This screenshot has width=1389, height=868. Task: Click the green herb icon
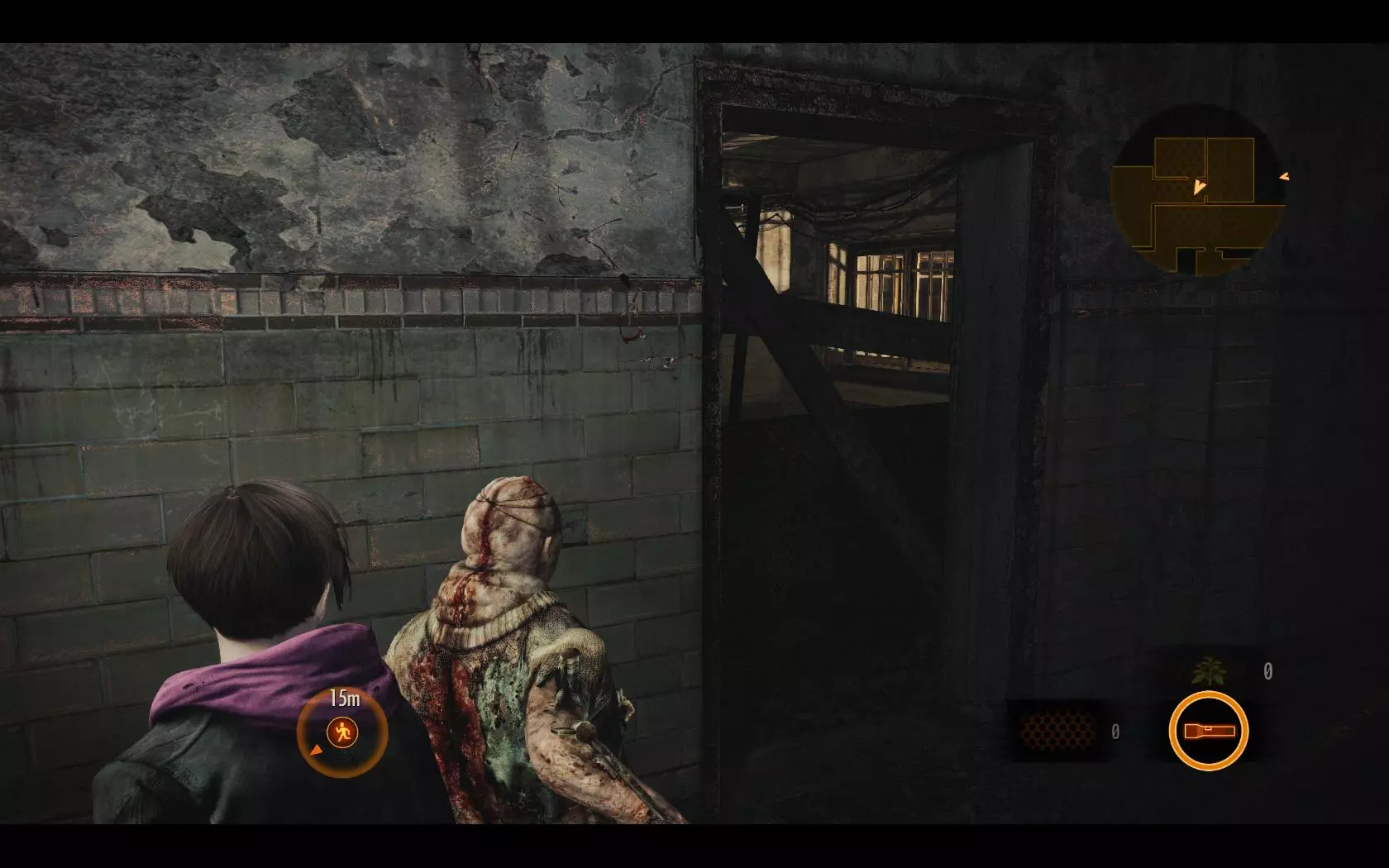pyautogui.click(x=1208, y=670)
